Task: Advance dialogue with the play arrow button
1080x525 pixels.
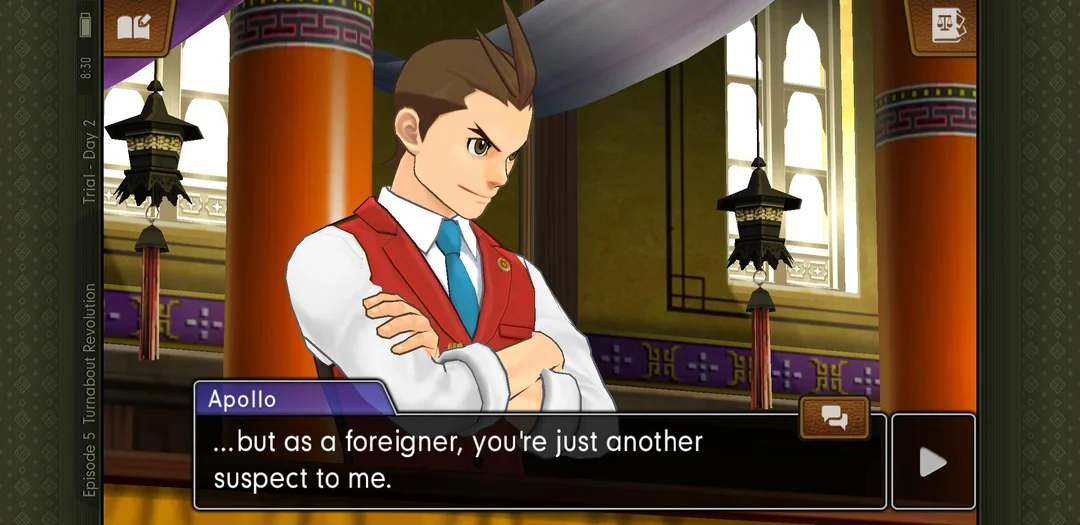Action: (x=932, y=461)
